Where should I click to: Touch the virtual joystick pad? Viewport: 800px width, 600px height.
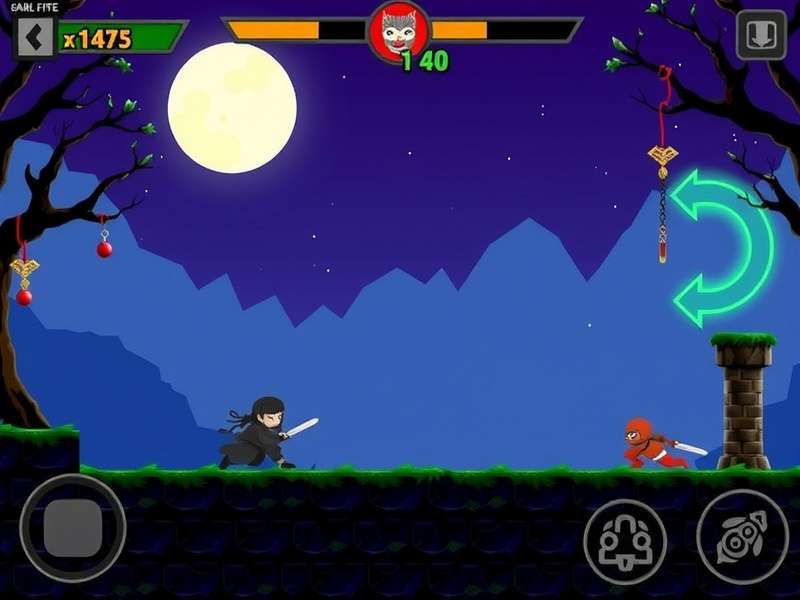pyautogui.click(x=73, y=528)
